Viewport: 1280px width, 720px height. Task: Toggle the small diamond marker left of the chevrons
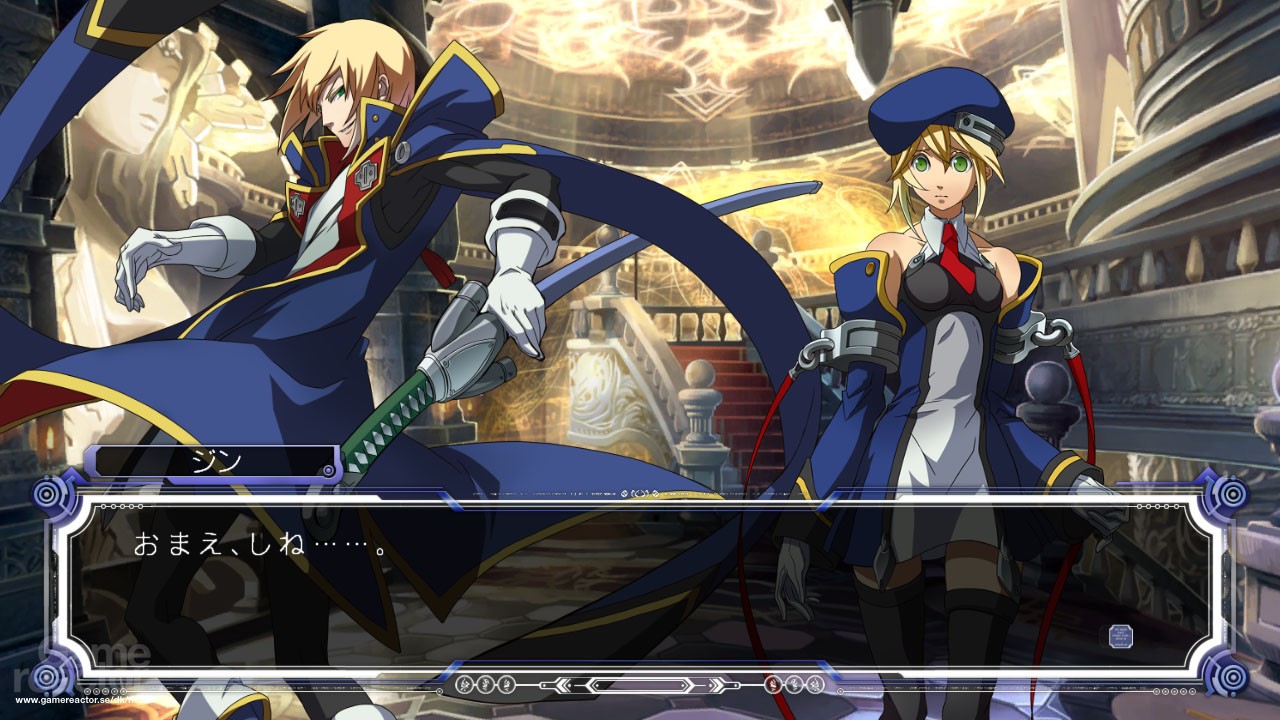[544, 684]
